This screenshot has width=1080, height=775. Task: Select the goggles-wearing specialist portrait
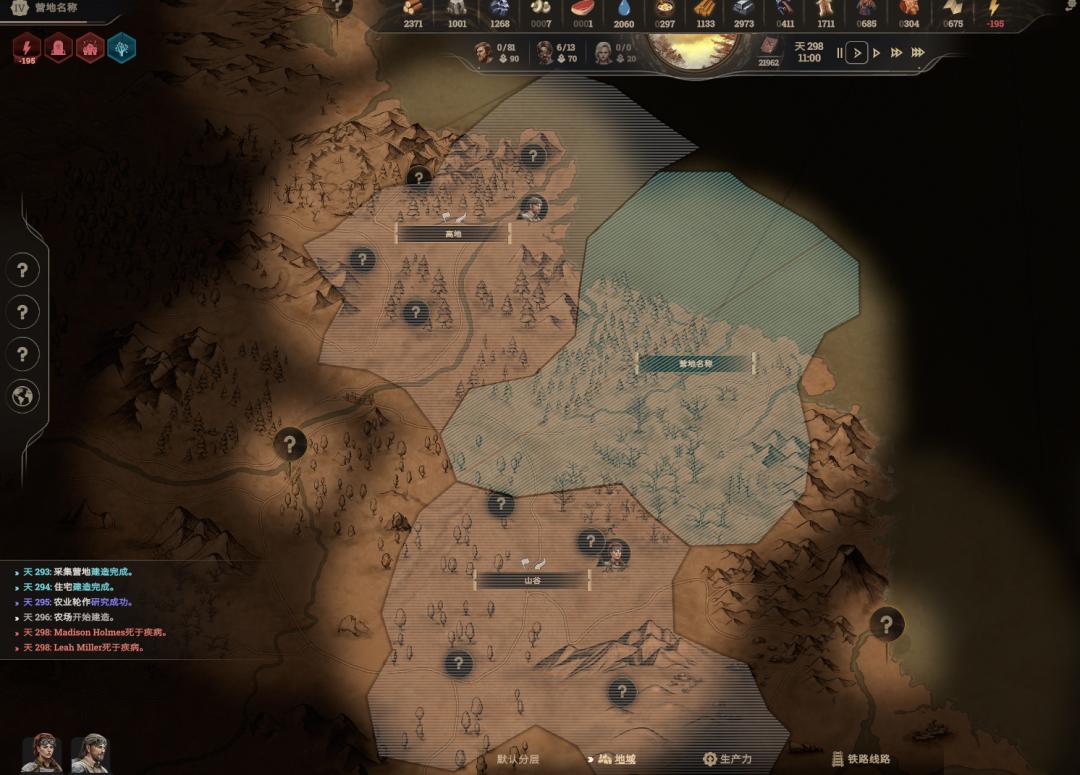pos(42,753)
